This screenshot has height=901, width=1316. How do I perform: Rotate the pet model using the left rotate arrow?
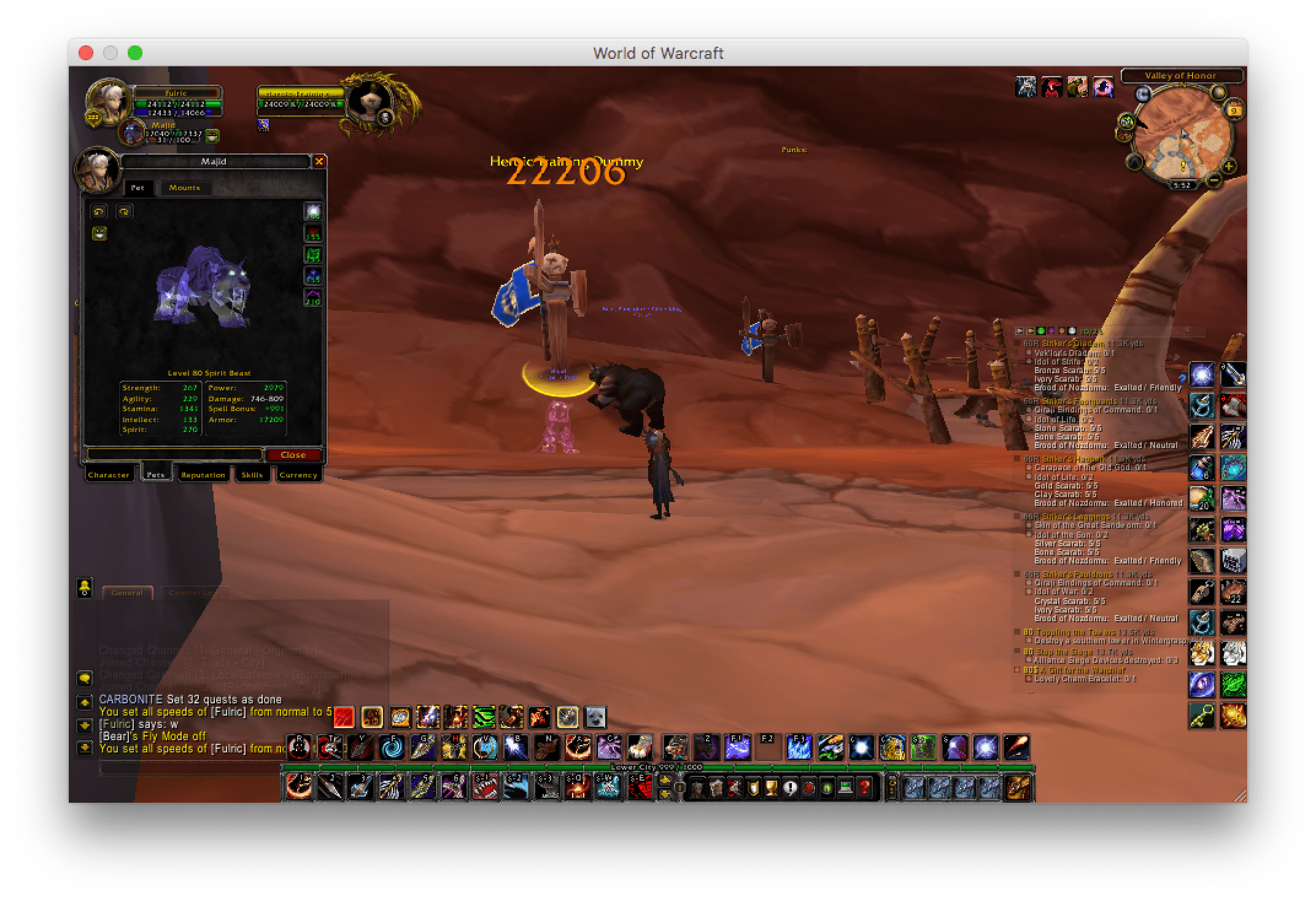[98, 211]
